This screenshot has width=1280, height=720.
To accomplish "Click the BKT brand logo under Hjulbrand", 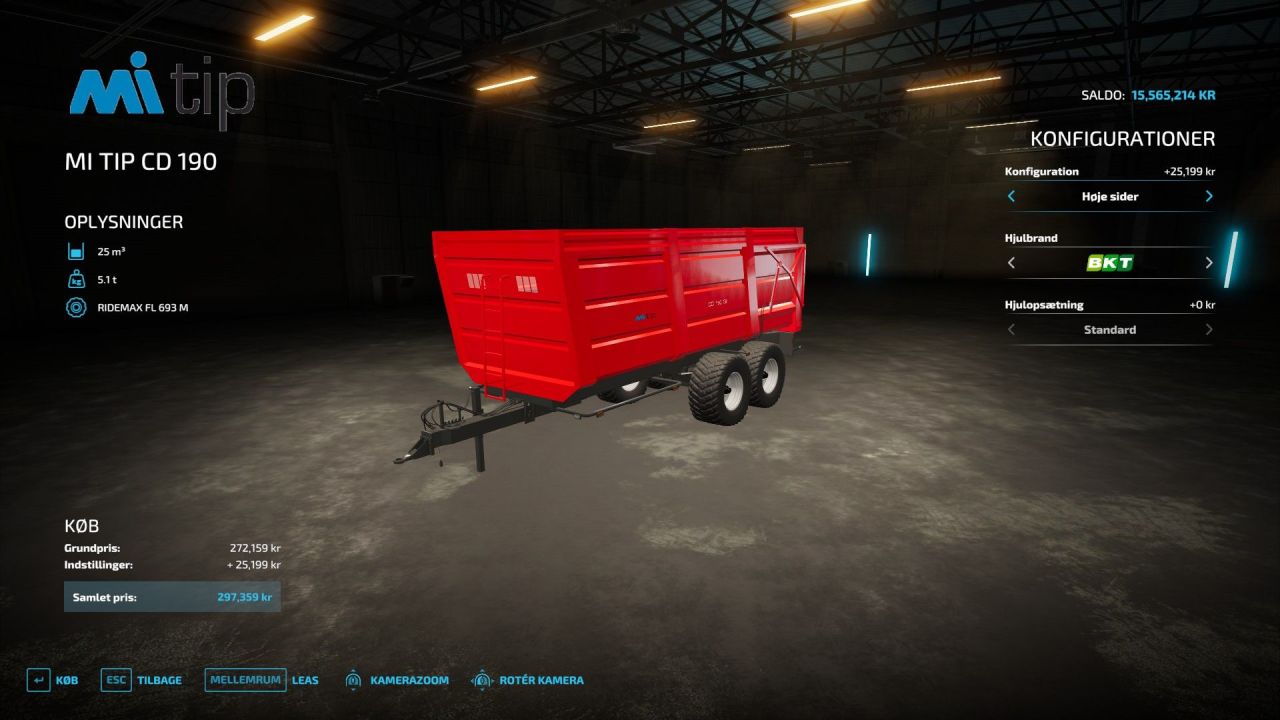I will point(1110,262).
